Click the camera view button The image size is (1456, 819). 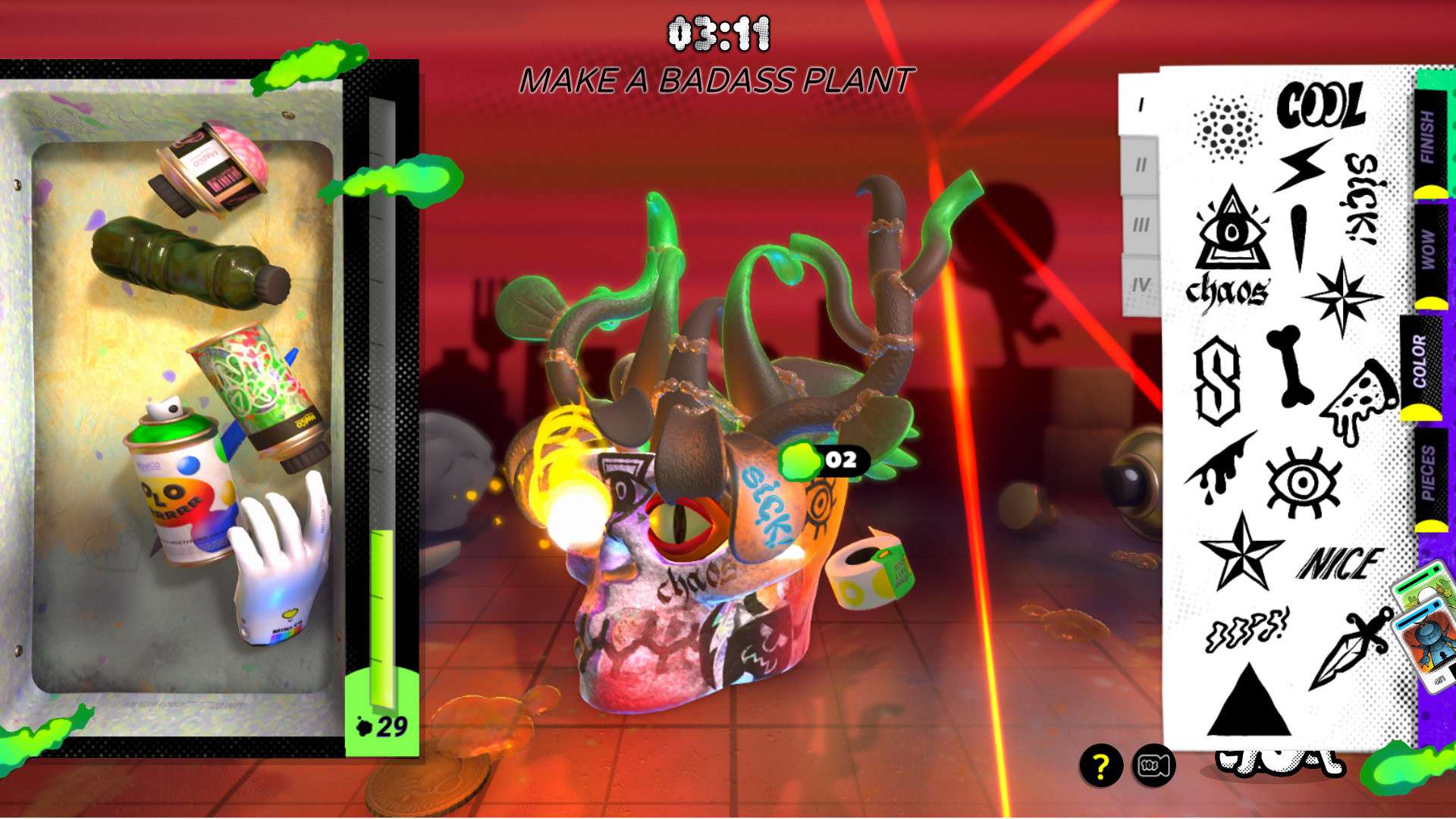[x=1153, y=766]
